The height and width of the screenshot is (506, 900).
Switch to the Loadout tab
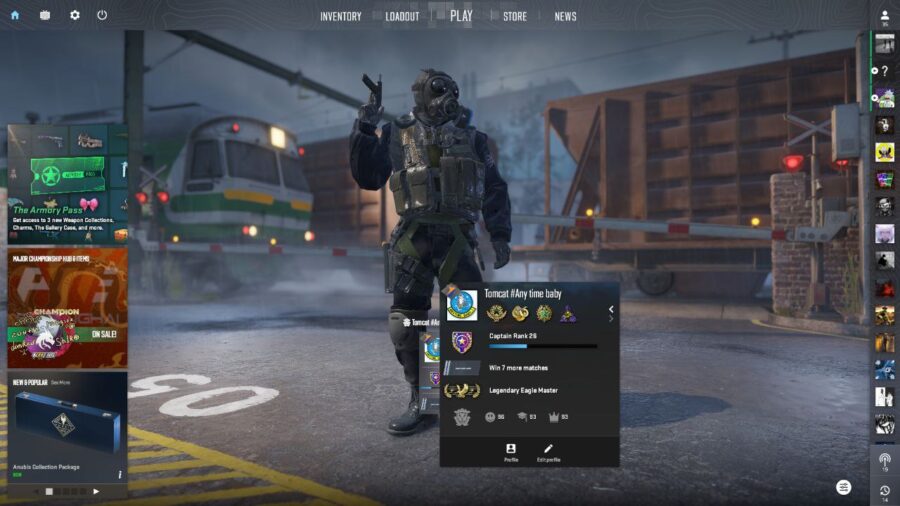(x=402, y=16)
